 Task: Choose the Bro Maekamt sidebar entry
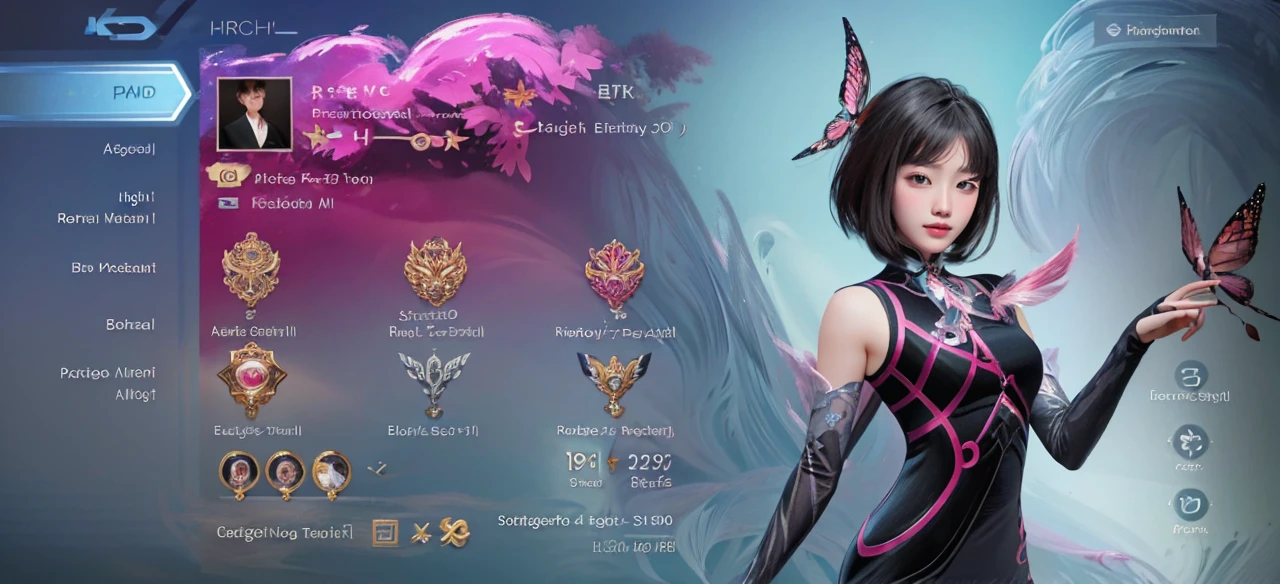113,268
